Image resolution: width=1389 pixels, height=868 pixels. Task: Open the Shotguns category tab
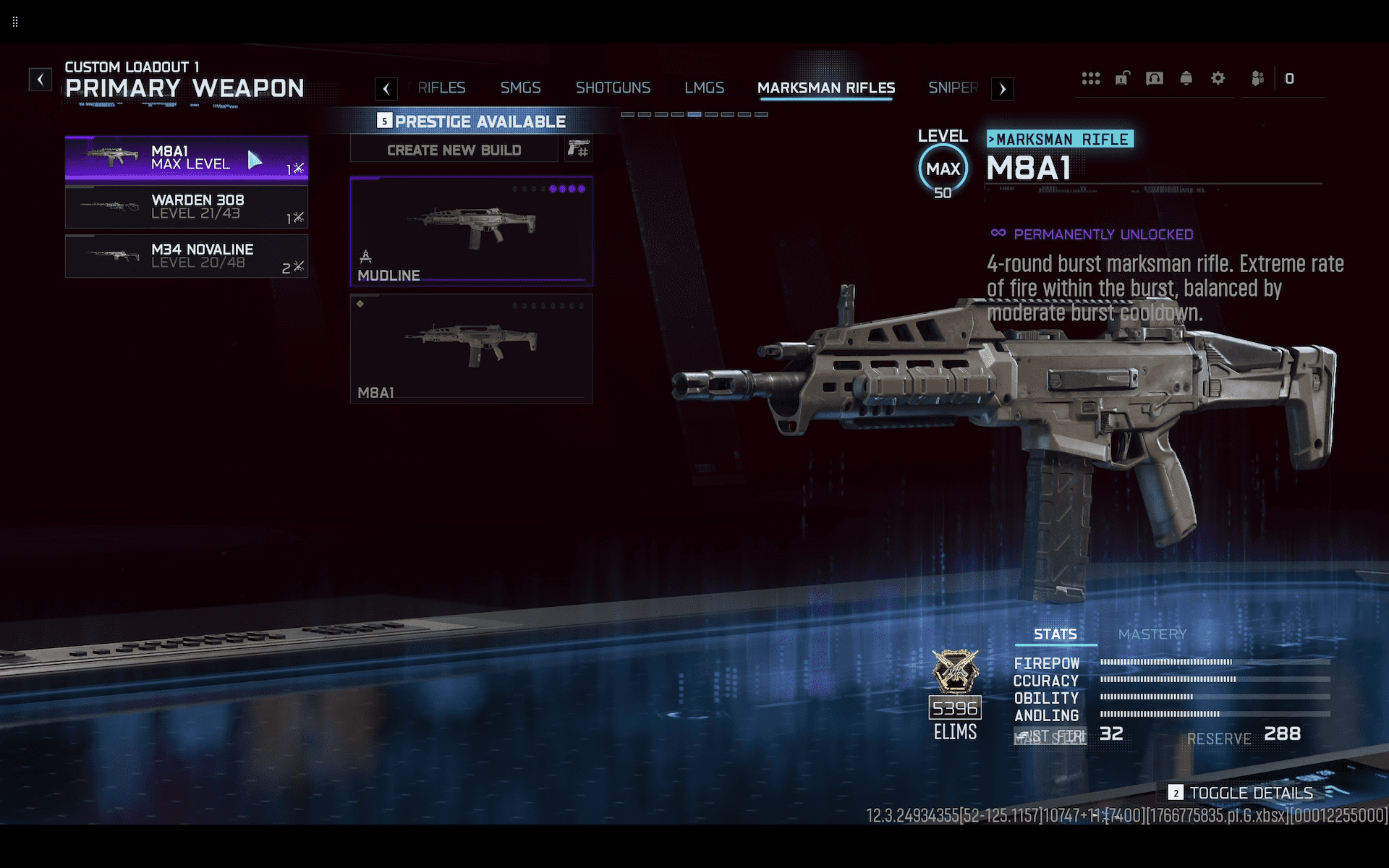613,88
